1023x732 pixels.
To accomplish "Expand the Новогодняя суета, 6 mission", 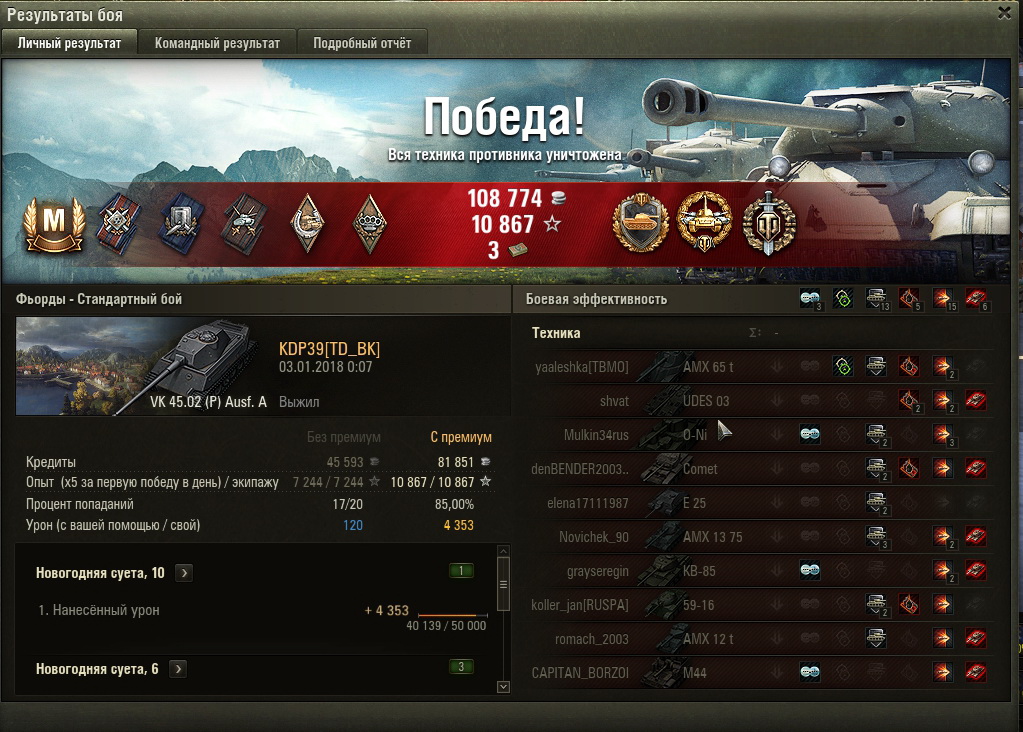I will pos(178,669).
